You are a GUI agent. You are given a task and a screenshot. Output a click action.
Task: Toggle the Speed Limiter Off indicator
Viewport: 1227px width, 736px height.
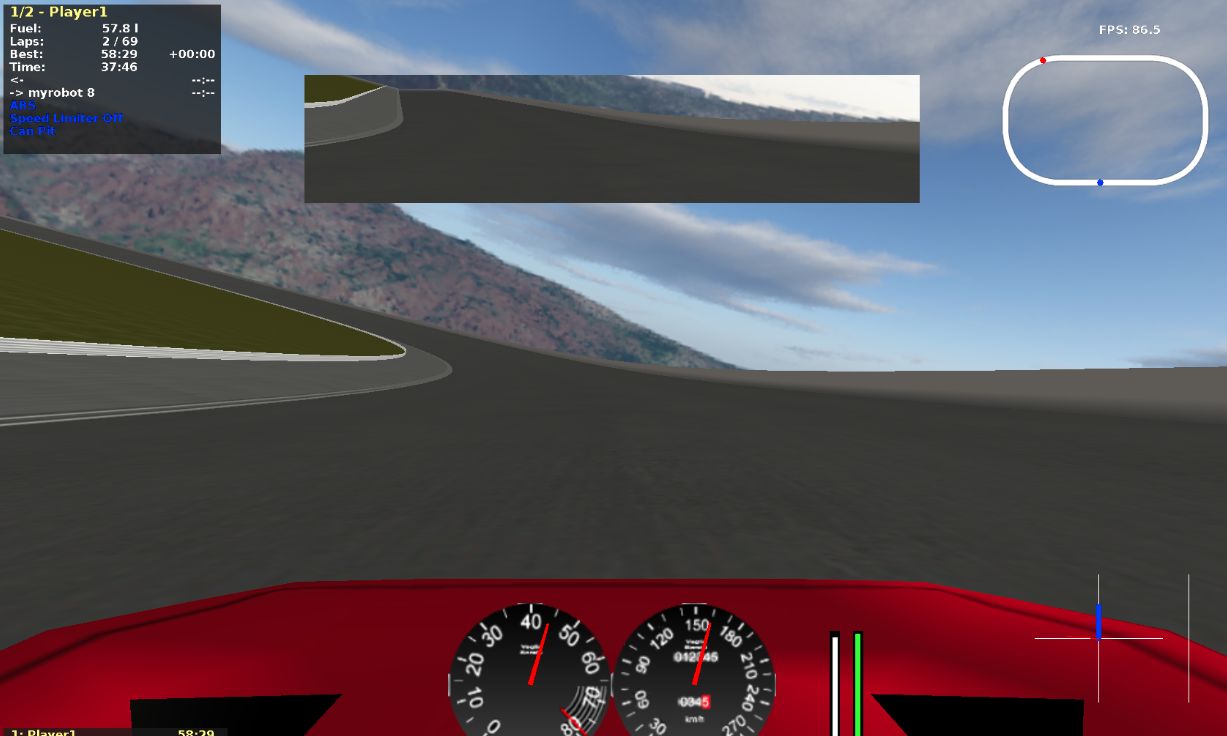pyautogui.click(x=67, y=118)
